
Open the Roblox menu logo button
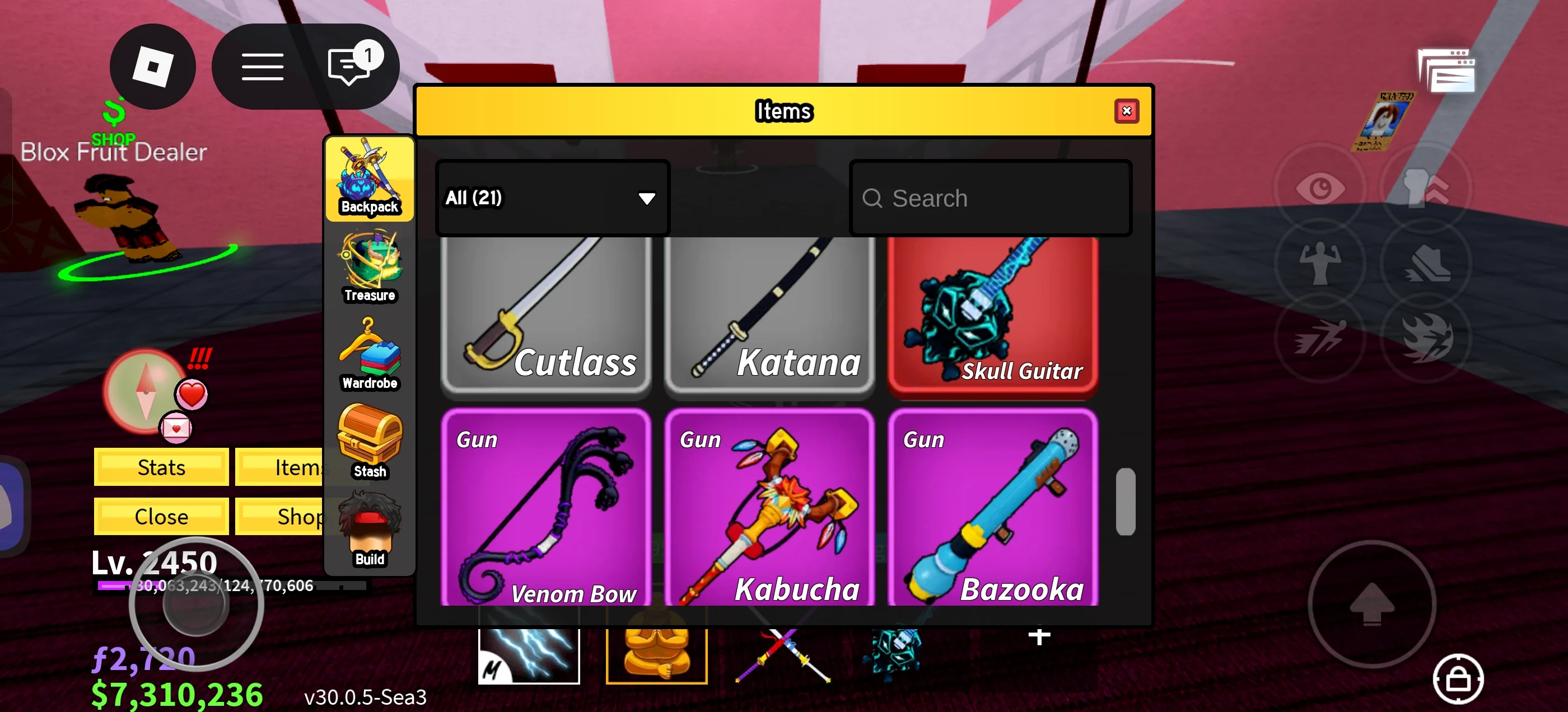(153, 67)
